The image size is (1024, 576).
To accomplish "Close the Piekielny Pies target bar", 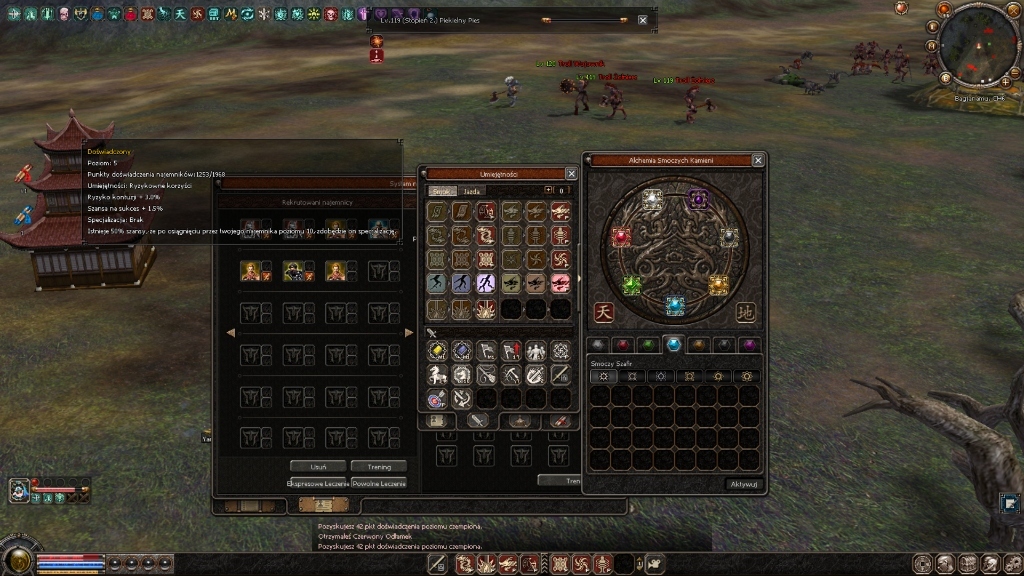I will pyautogui.click(x=642, y=20).
